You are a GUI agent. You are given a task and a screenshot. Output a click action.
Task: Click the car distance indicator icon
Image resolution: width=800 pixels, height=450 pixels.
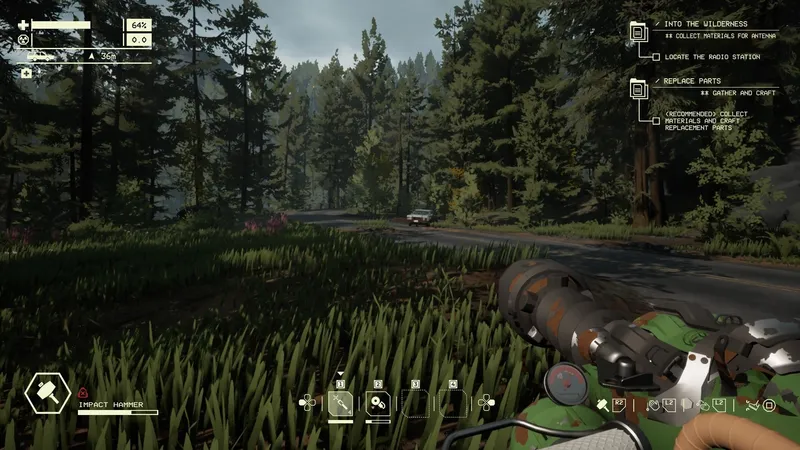pyautogui.click(x=43, y=56)
